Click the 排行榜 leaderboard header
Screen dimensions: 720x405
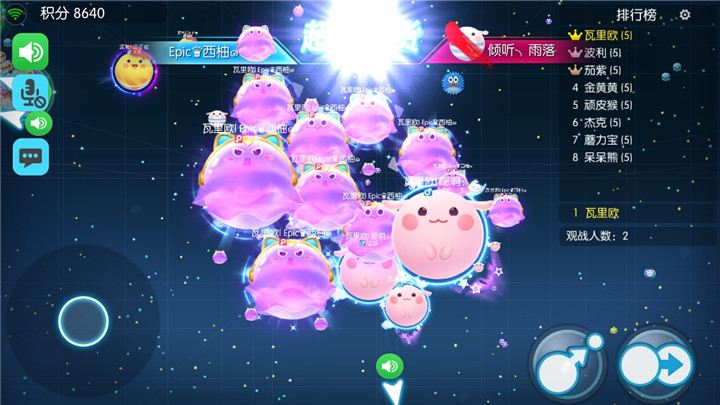[x=636, y=15]
